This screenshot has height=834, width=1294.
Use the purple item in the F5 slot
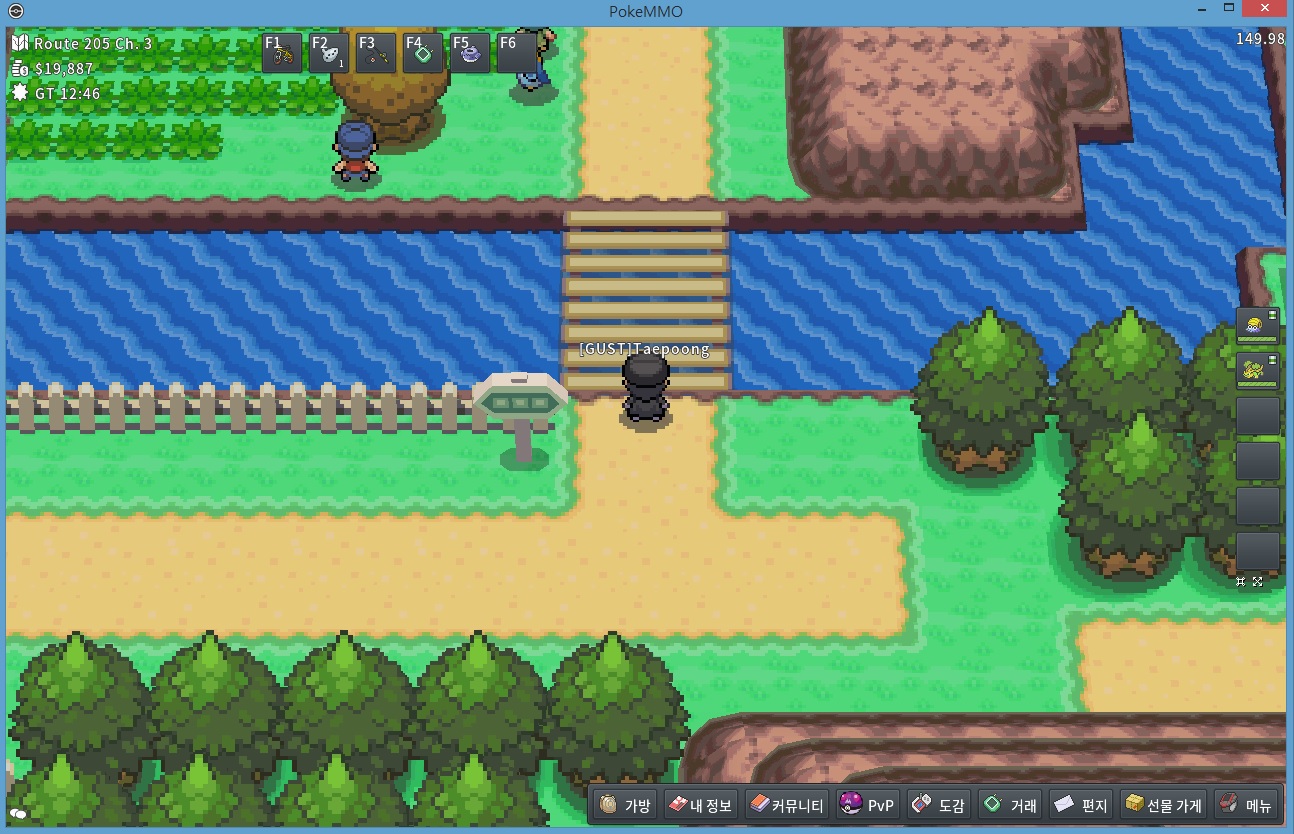[469, 52]
